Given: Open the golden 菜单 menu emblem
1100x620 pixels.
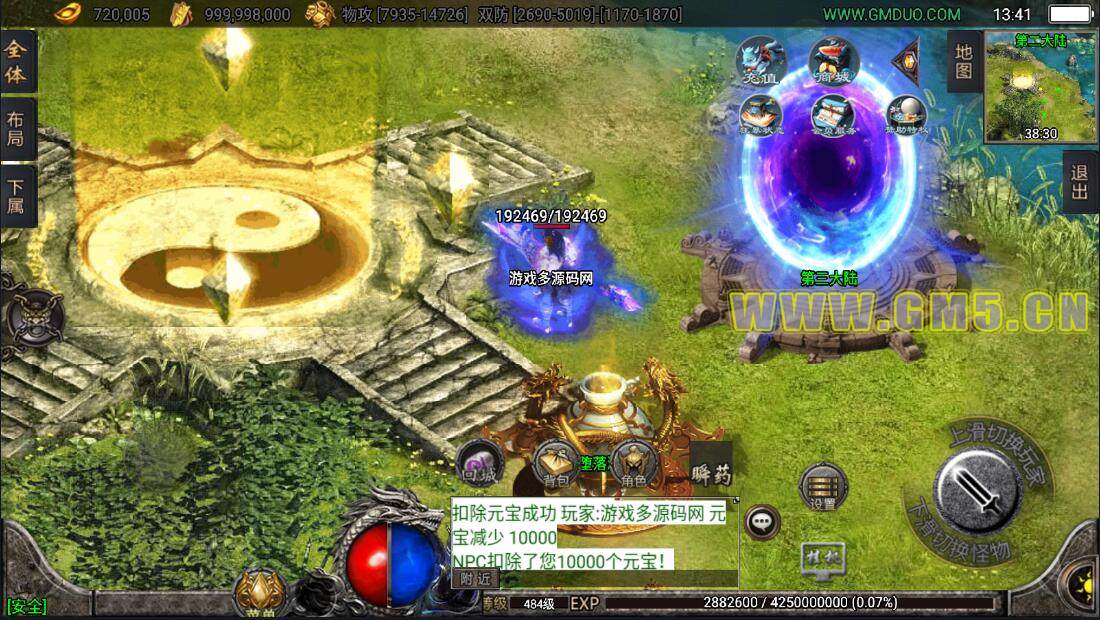Looking at the screenshot, I should pyautogui.click(x=262, y=593).
